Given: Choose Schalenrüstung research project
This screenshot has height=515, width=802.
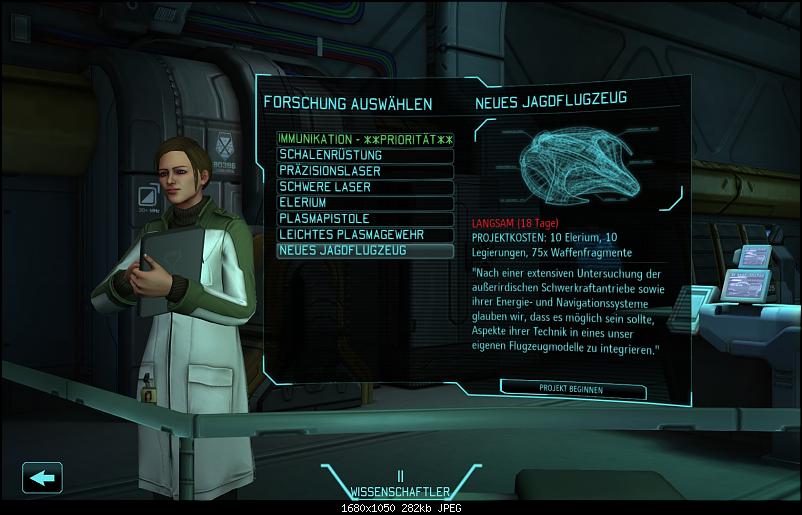Looking at the screenshot, I should (x=365, y=155).
